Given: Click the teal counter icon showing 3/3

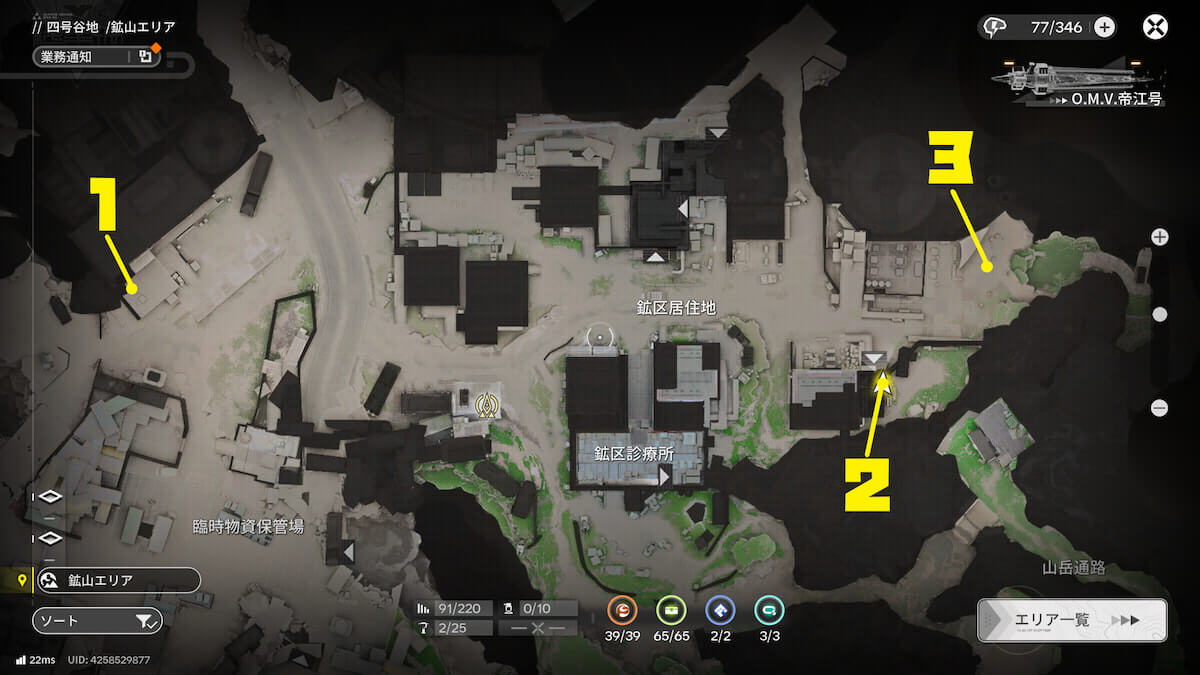Looking at the screenshot, I should click(x=769, y=610).
